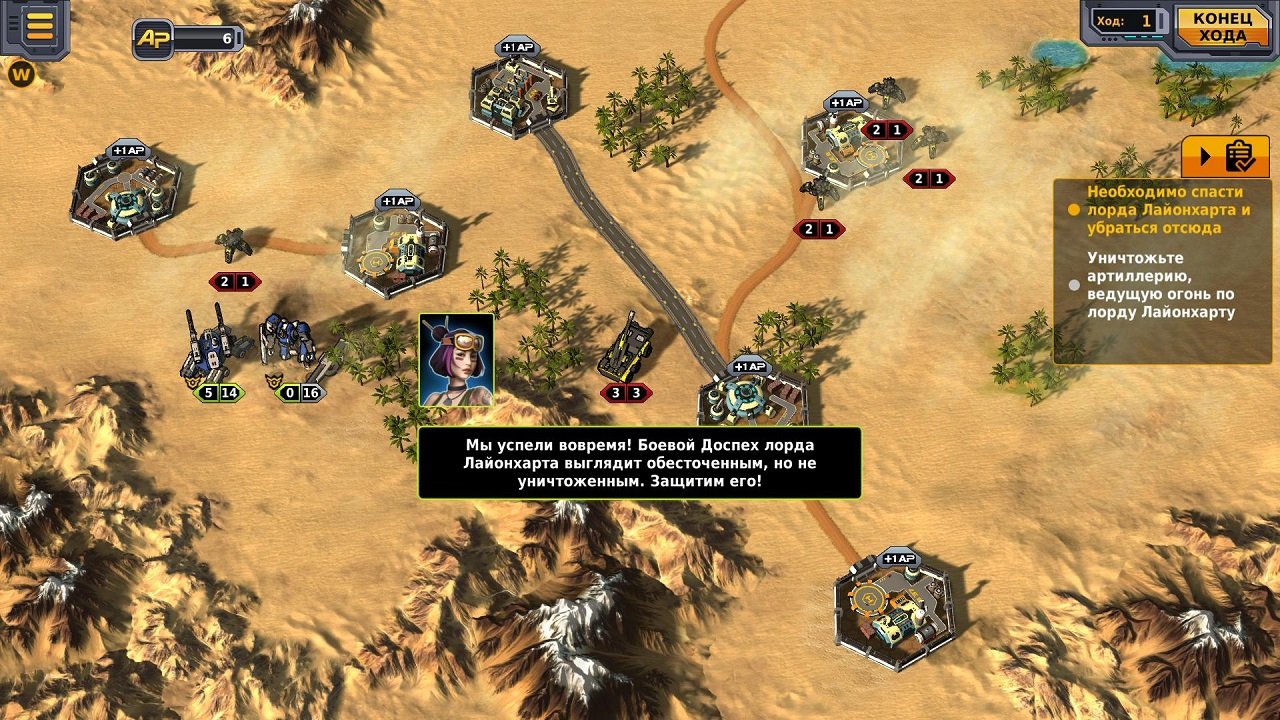The image size is (1280, 720).
Task: Click the goggled woman speaker portrait
Action: pos(456,360)
